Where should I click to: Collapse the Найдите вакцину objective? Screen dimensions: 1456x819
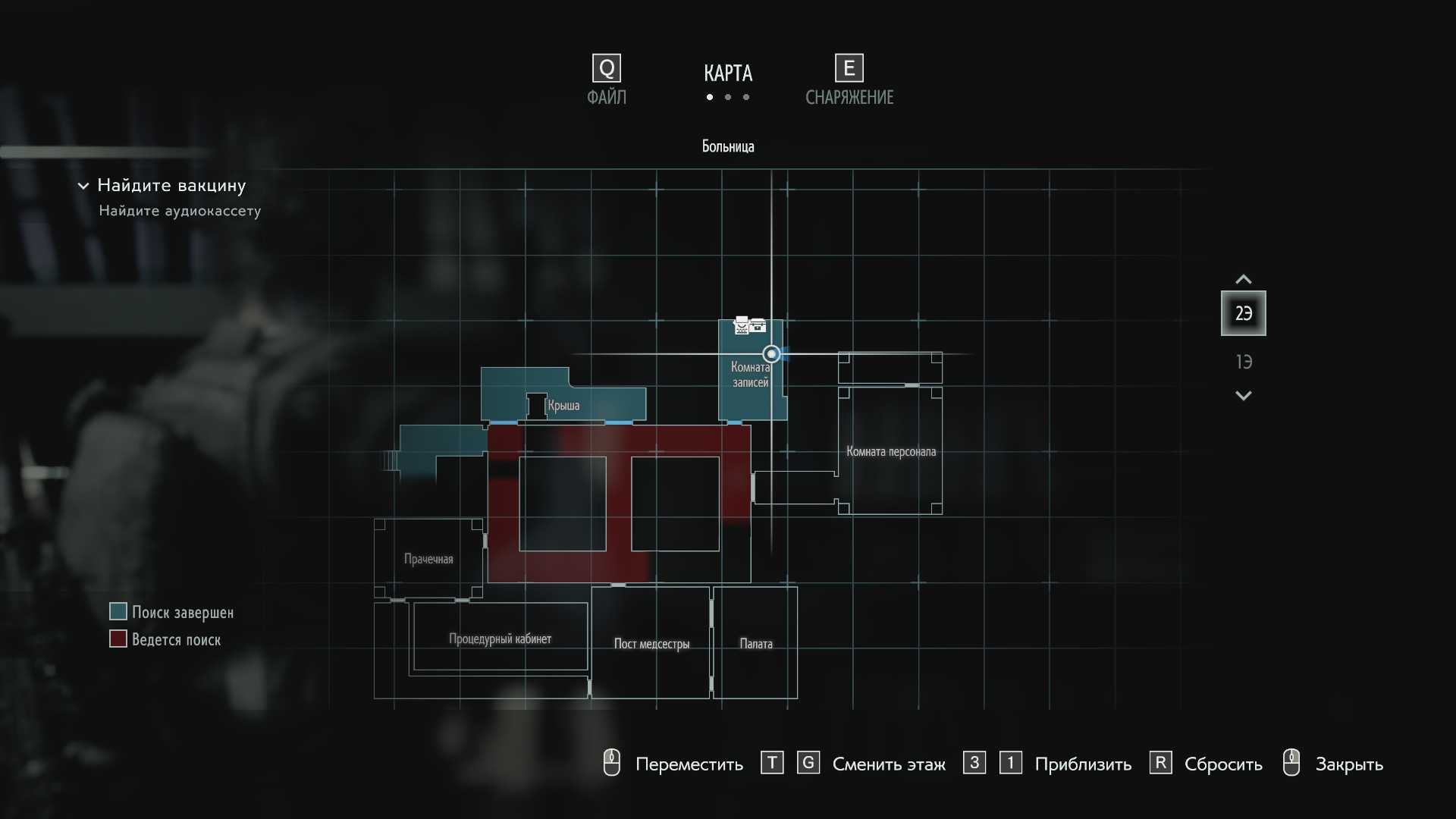click(x=83, y=186)
